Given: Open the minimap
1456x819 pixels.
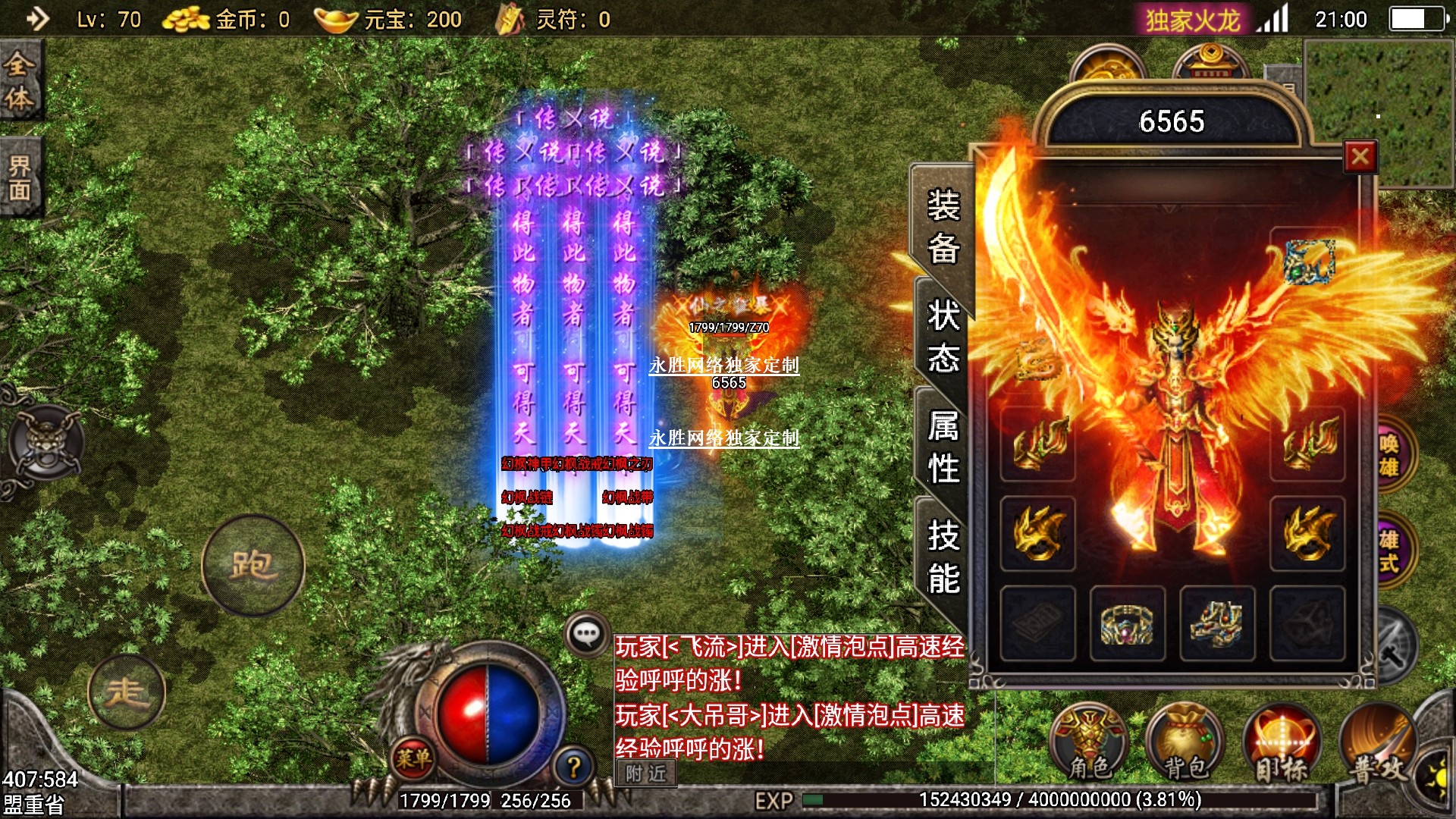Looking at the screenshot, I should coord(1378,114).
